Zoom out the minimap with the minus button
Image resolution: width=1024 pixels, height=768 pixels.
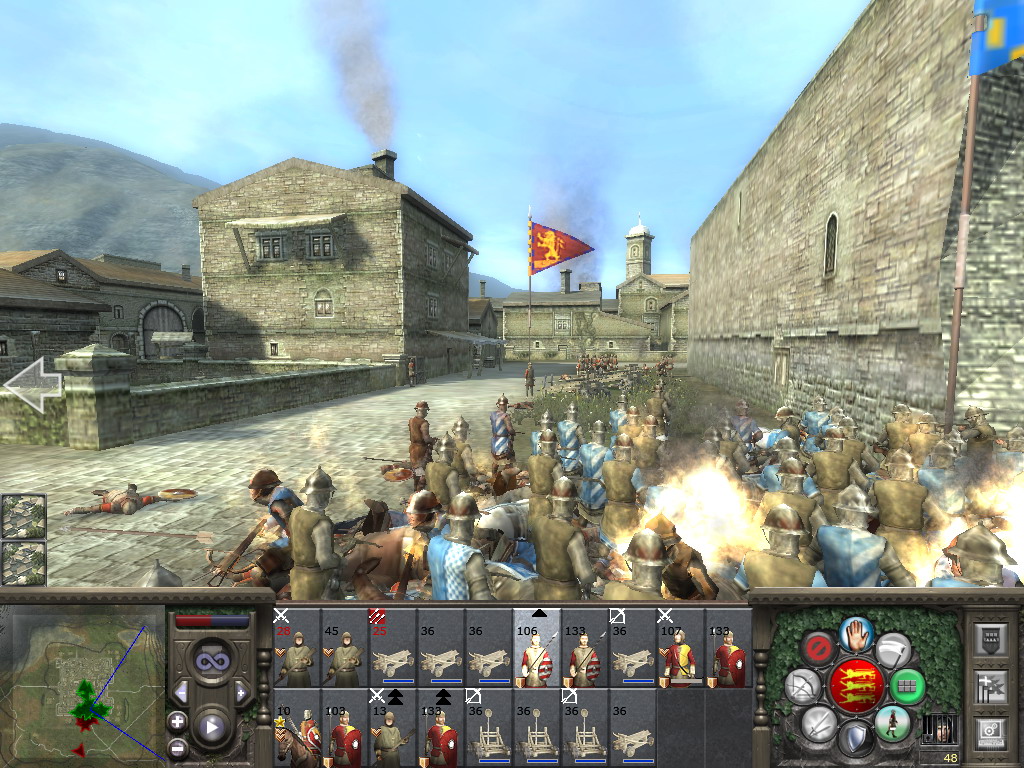tap(178, 747)
